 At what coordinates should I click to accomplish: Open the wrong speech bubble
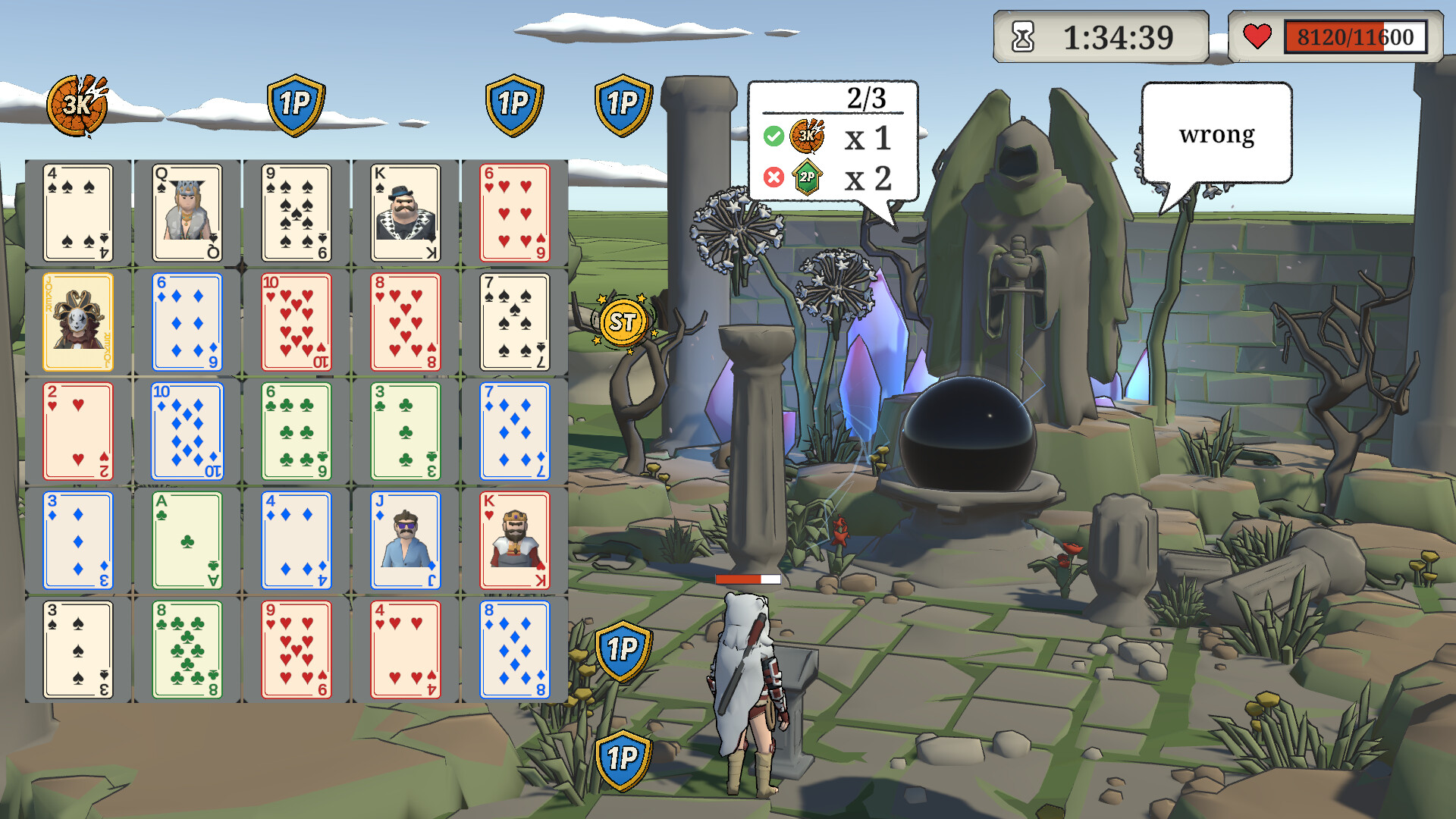[1216, 134]
